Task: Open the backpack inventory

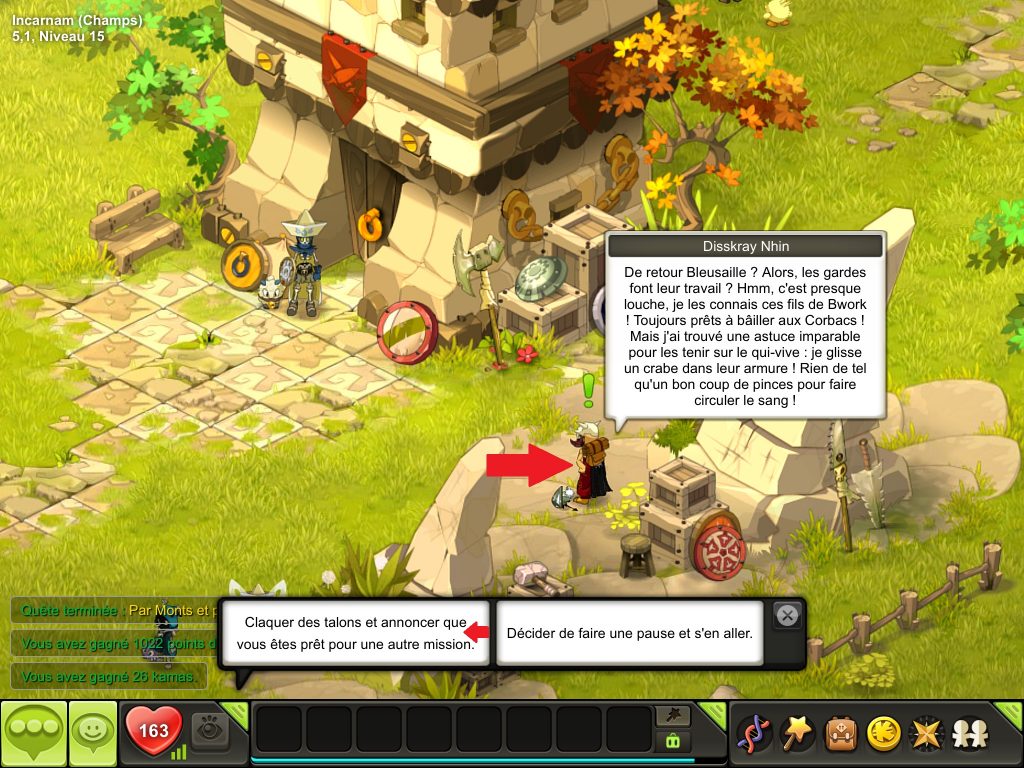Action: click(x=839, y=734)
